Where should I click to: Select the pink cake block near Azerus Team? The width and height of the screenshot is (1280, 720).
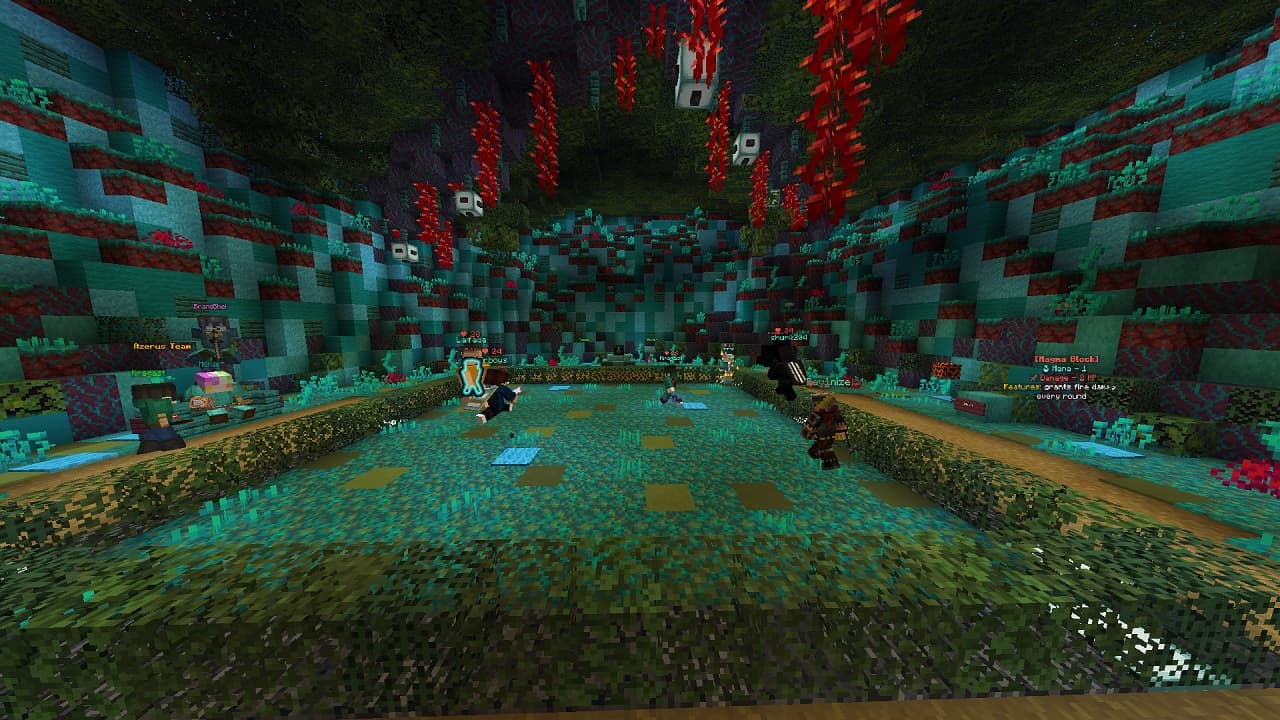point(214,381)
